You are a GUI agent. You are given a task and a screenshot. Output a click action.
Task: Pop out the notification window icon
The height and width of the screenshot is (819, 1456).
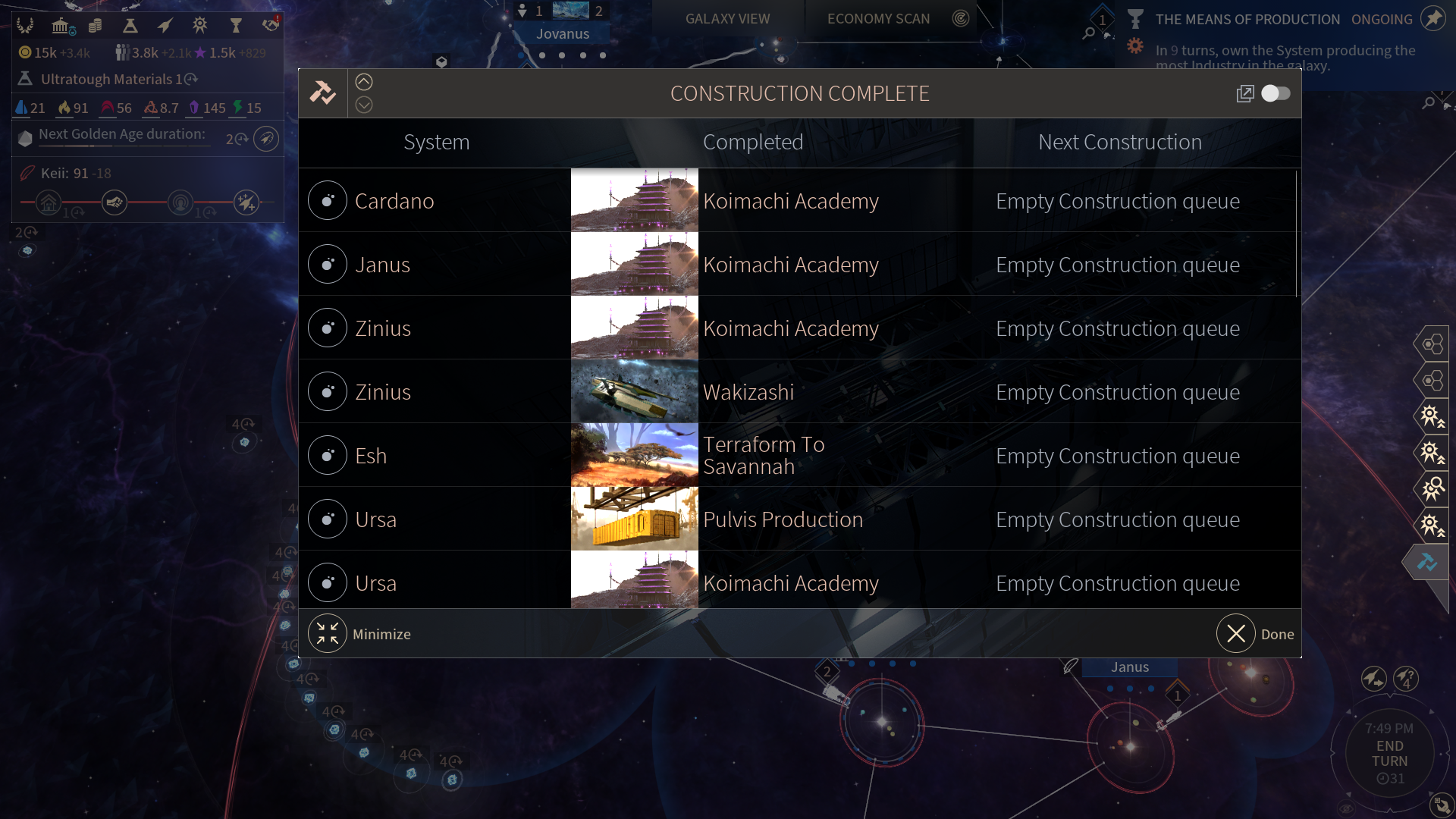pyautogui.click(x=1244, y=93)
